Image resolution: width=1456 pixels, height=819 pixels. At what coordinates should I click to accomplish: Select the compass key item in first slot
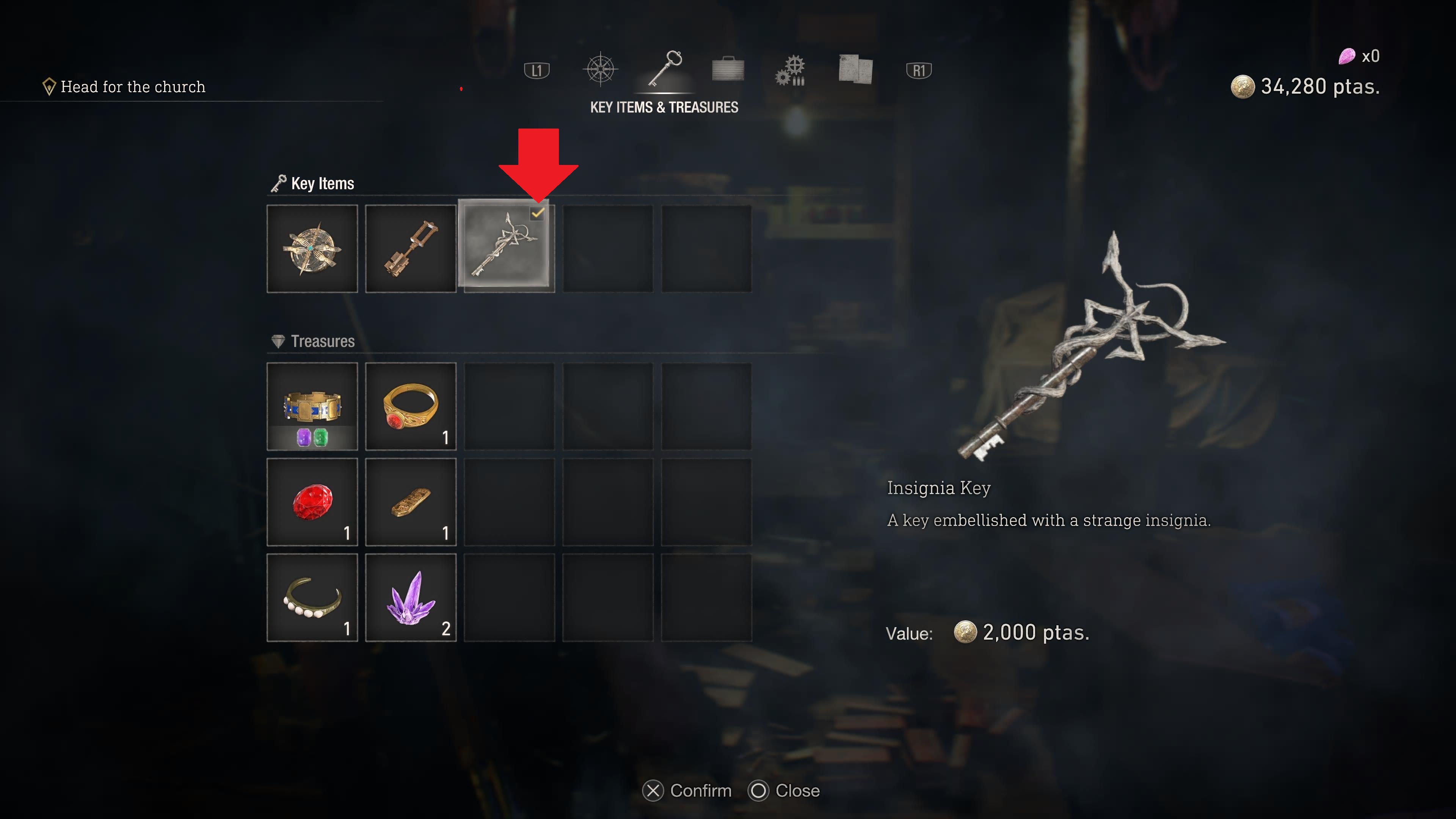click(x=312, y=249)
